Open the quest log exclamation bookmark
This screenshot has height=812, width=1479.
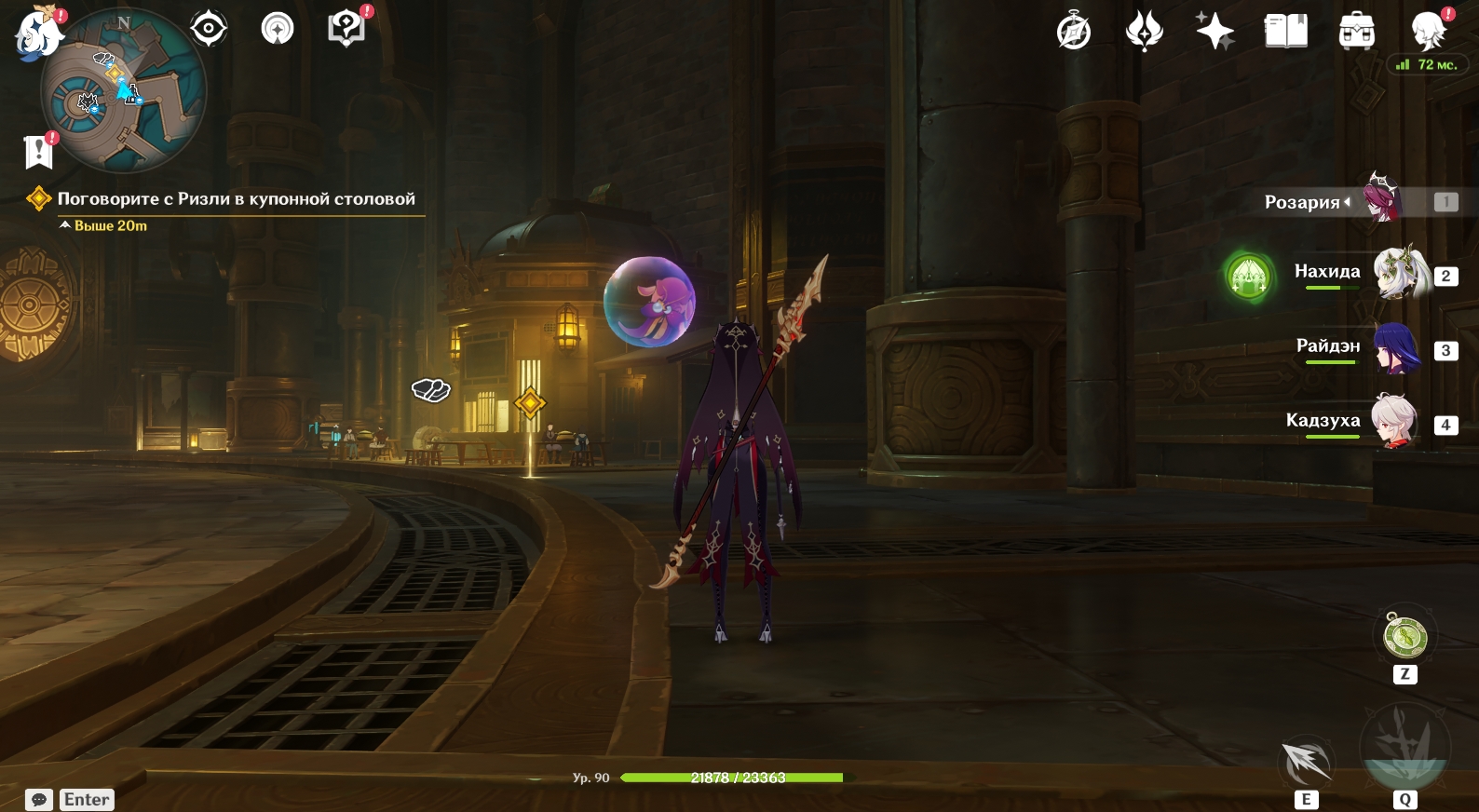pyautogui.click(x=38, y=152)
